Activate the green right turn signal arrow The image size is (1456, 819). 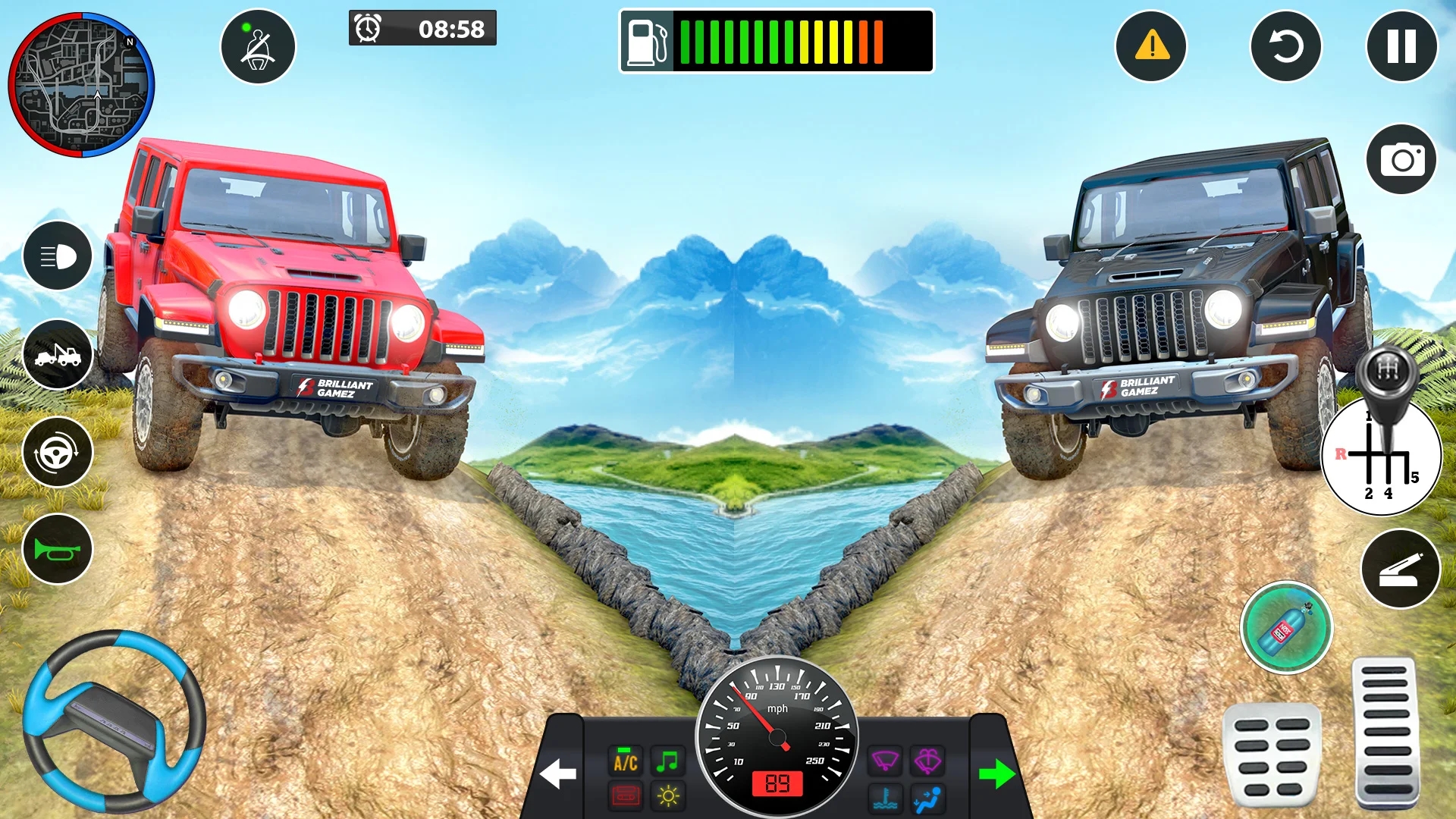pyautogui.click(x=996, y=774)
